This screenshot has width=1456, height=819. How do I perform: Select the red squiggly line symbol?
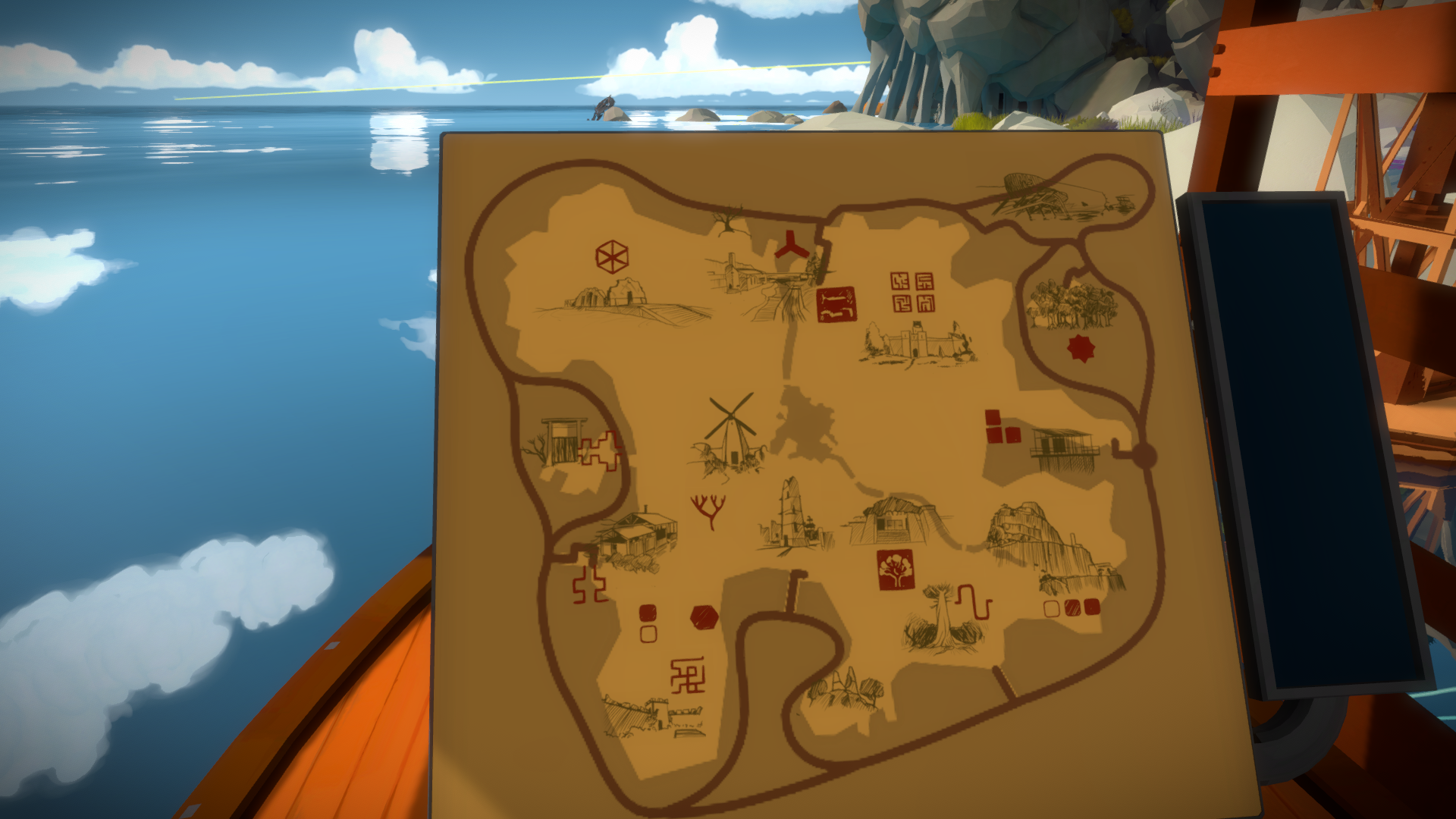[x=975, y=602]
